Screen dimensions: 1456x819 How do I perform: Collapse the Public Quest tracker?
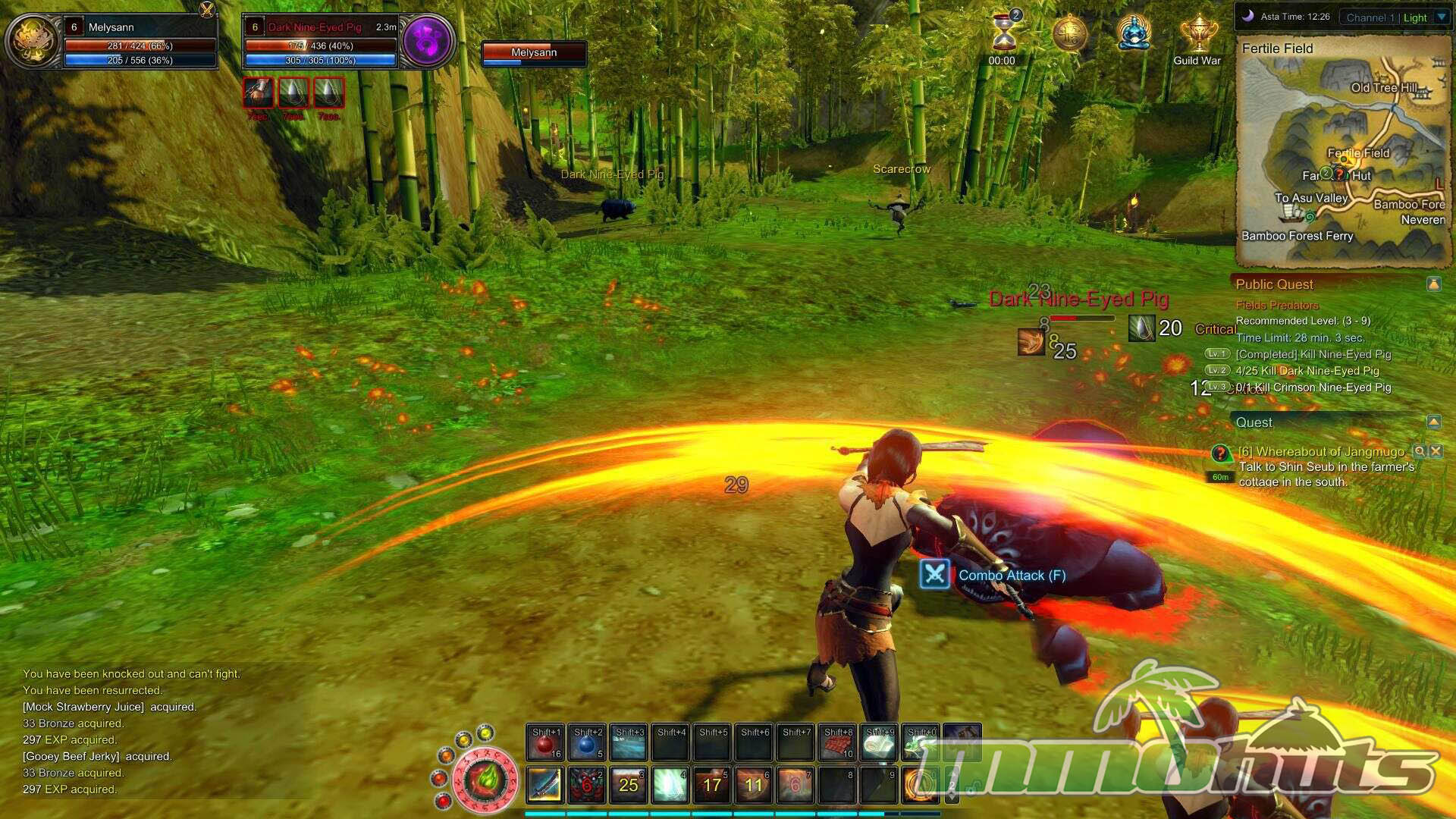click(1433, 284)
